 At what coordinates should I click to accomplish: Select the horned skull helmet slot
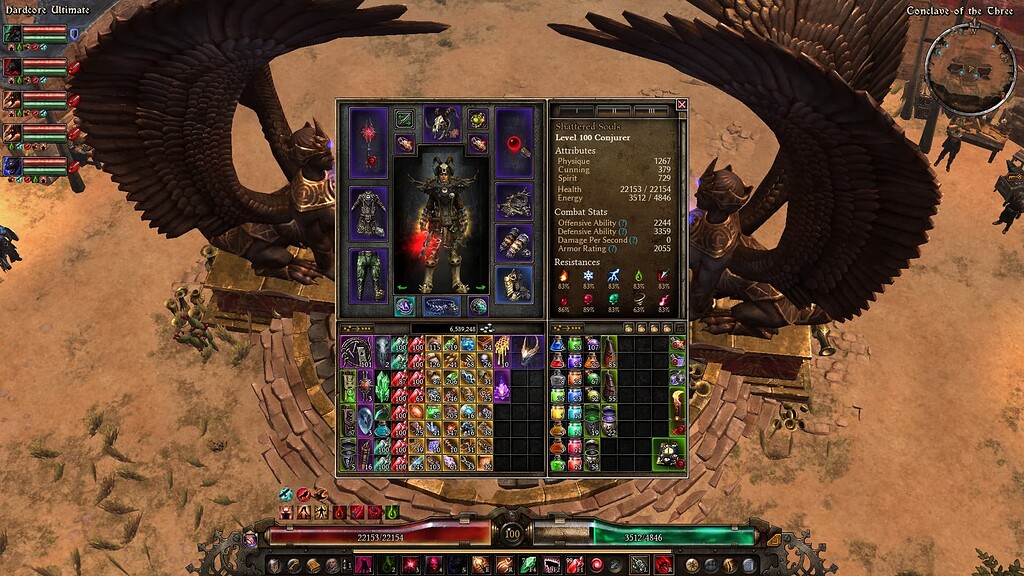point(441,123)
